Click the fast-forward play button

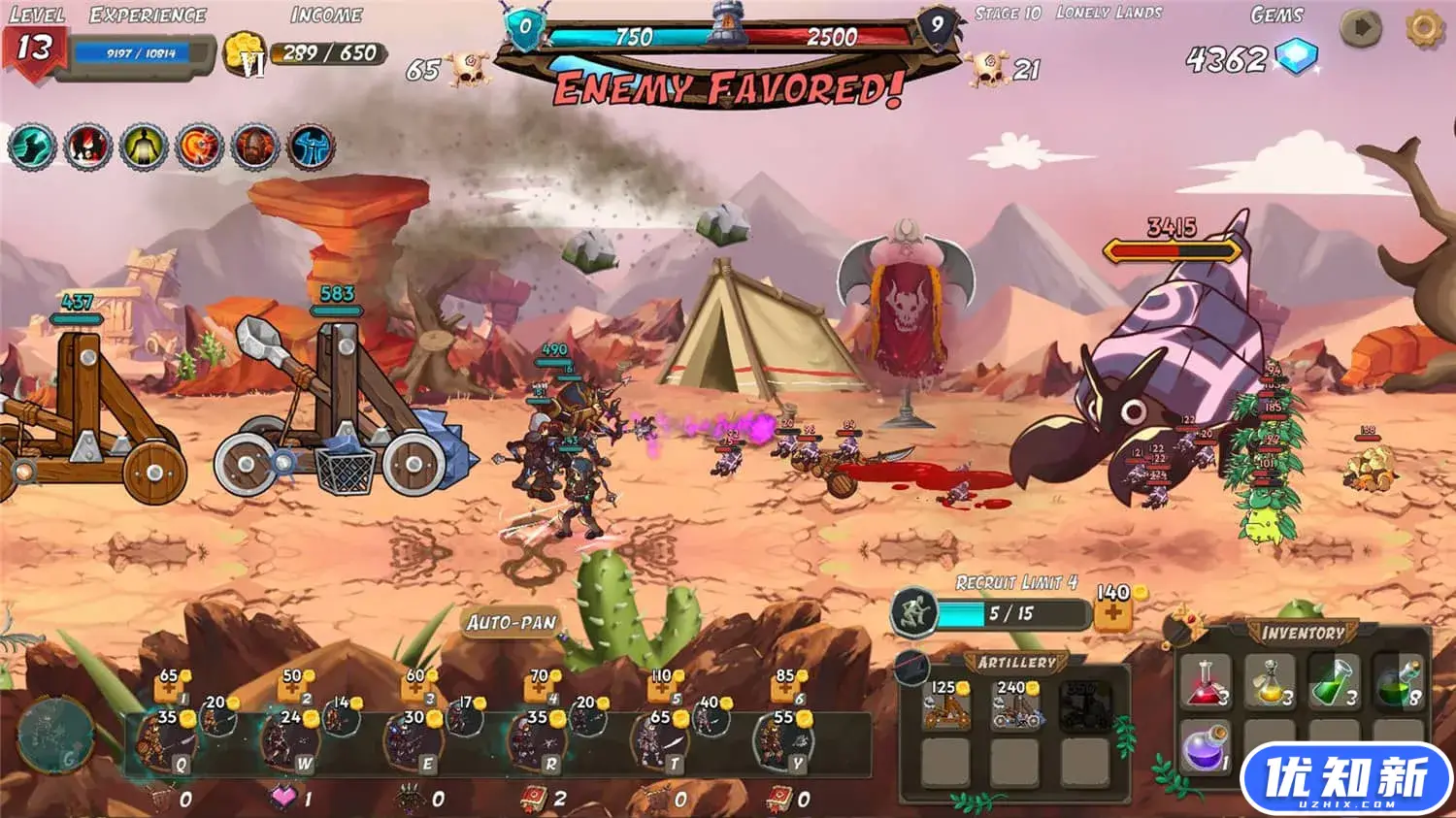point(1361,29)
